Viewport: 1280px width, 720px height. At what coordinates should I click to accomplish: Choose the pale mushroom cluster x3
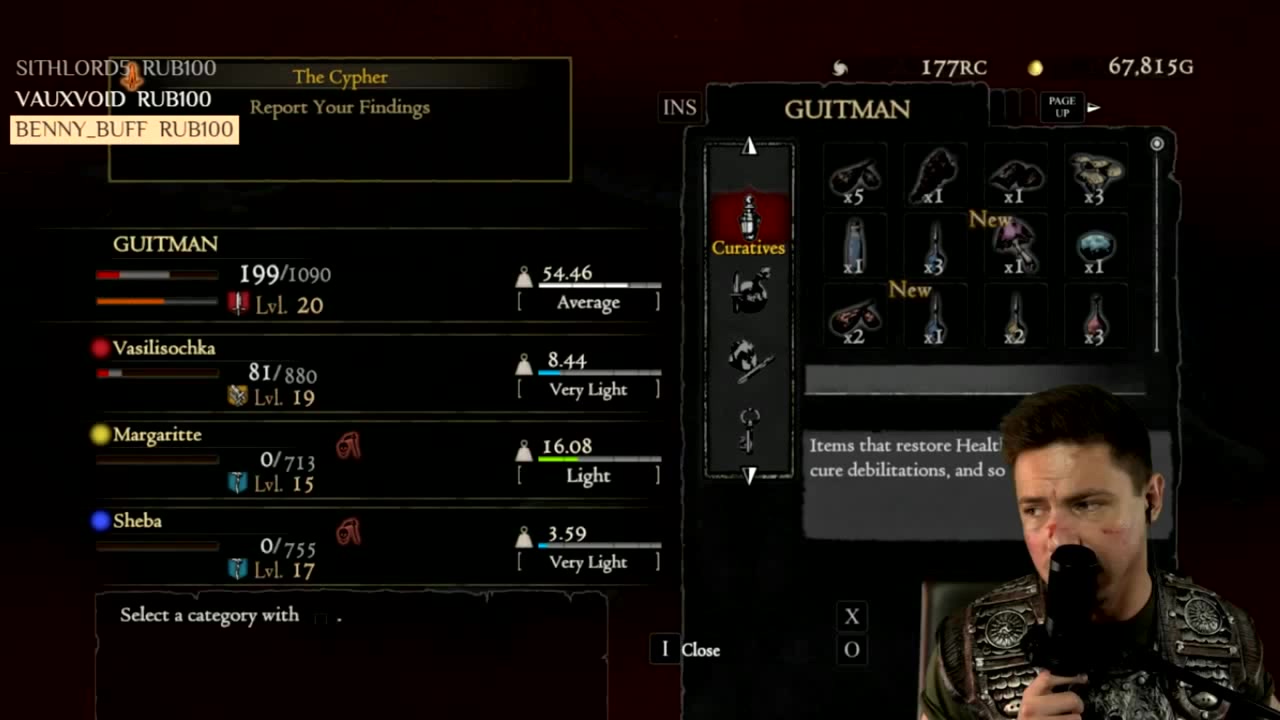tap(1094, 178)
